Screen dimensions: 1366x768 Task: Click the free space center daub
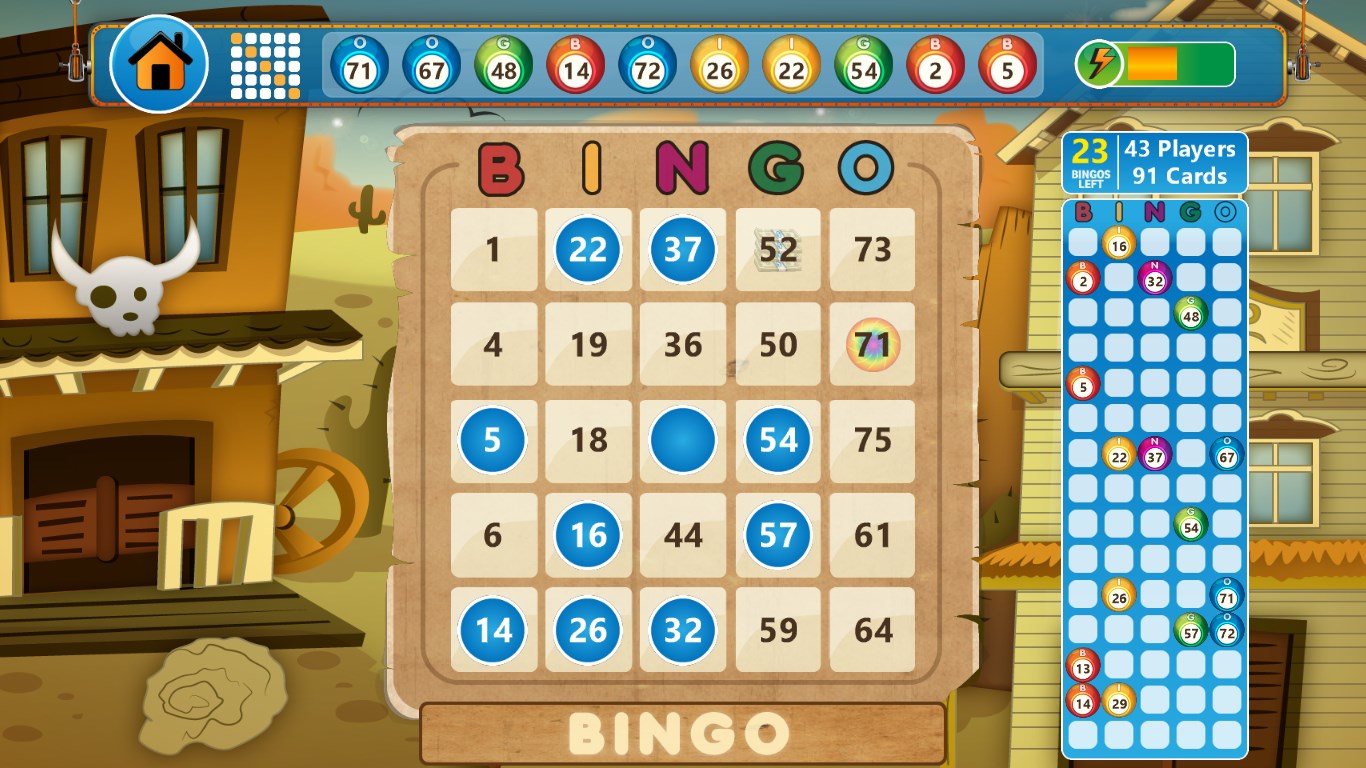click(683, 440)
